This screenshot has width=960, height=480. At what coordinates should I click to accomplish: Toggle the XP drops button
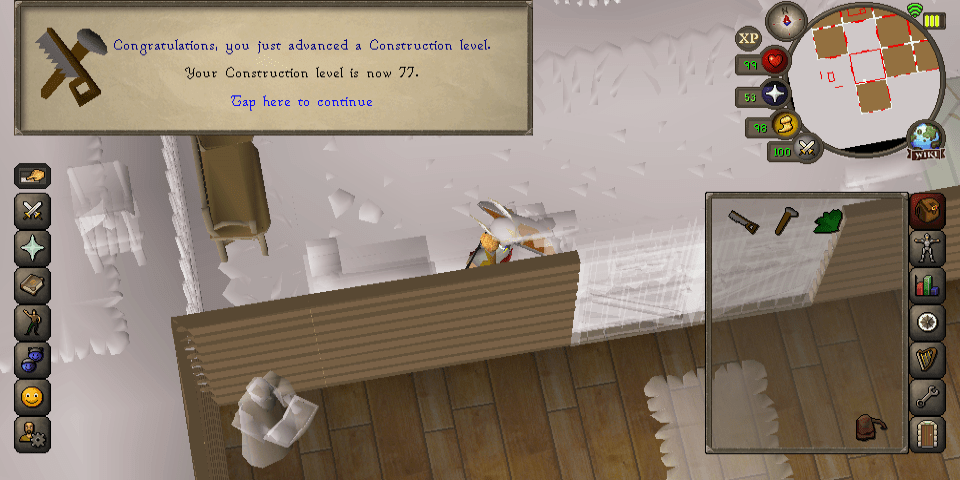(x=749, y=39)
